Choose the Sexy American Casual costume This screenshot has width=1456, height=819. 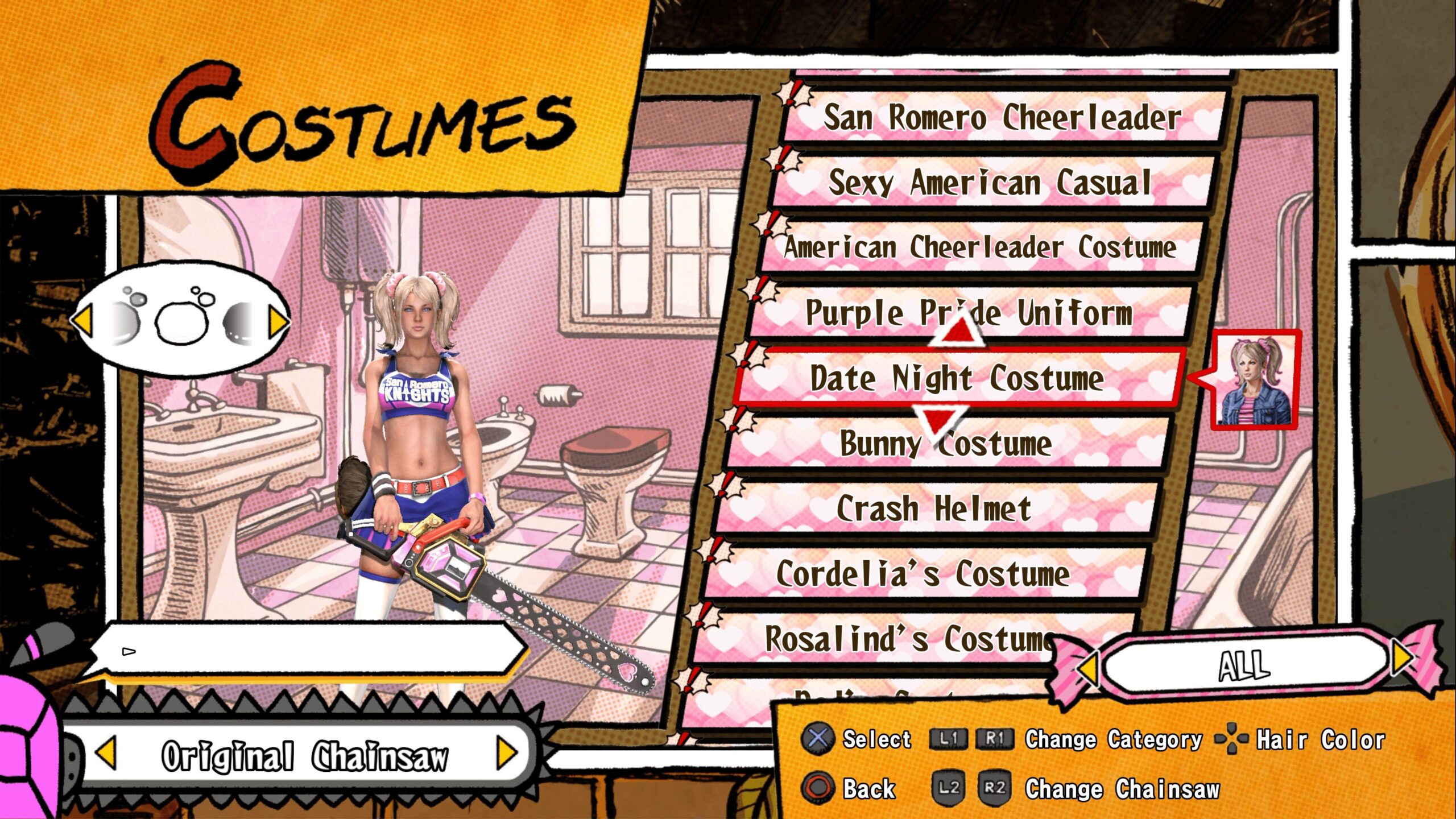click(x=990, y=183)
